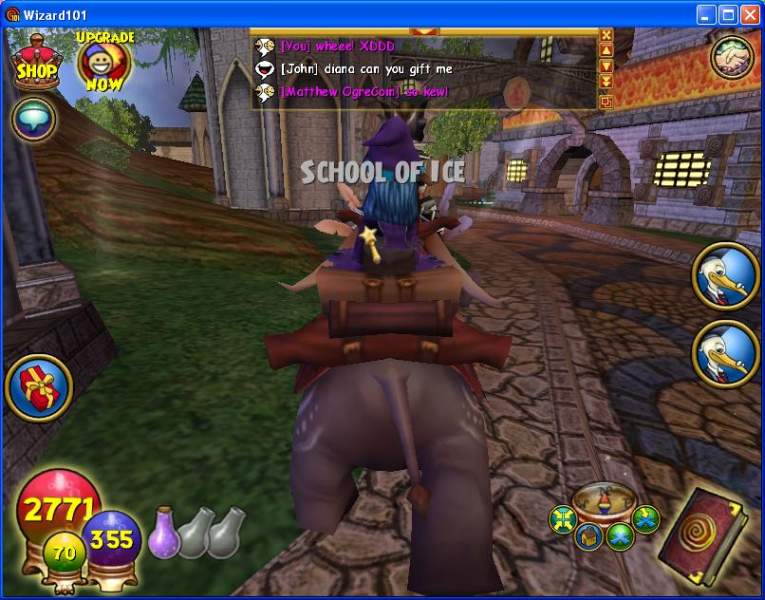Screen dimensions: 765x600
Task: Minimize the Wizard101 window
Action: click(706, 14)
